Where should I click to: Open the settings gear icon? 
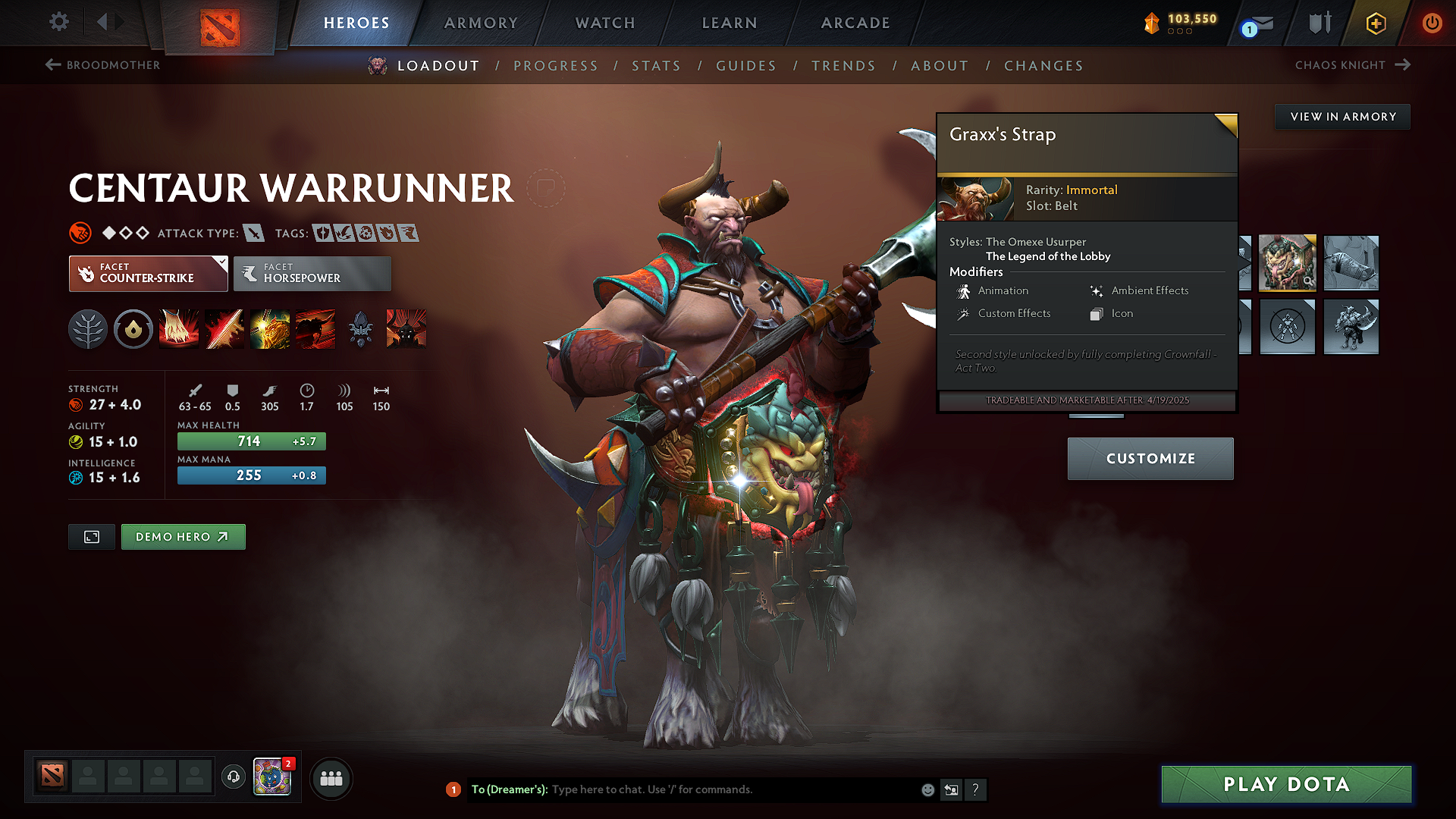(x=58, y=22)
